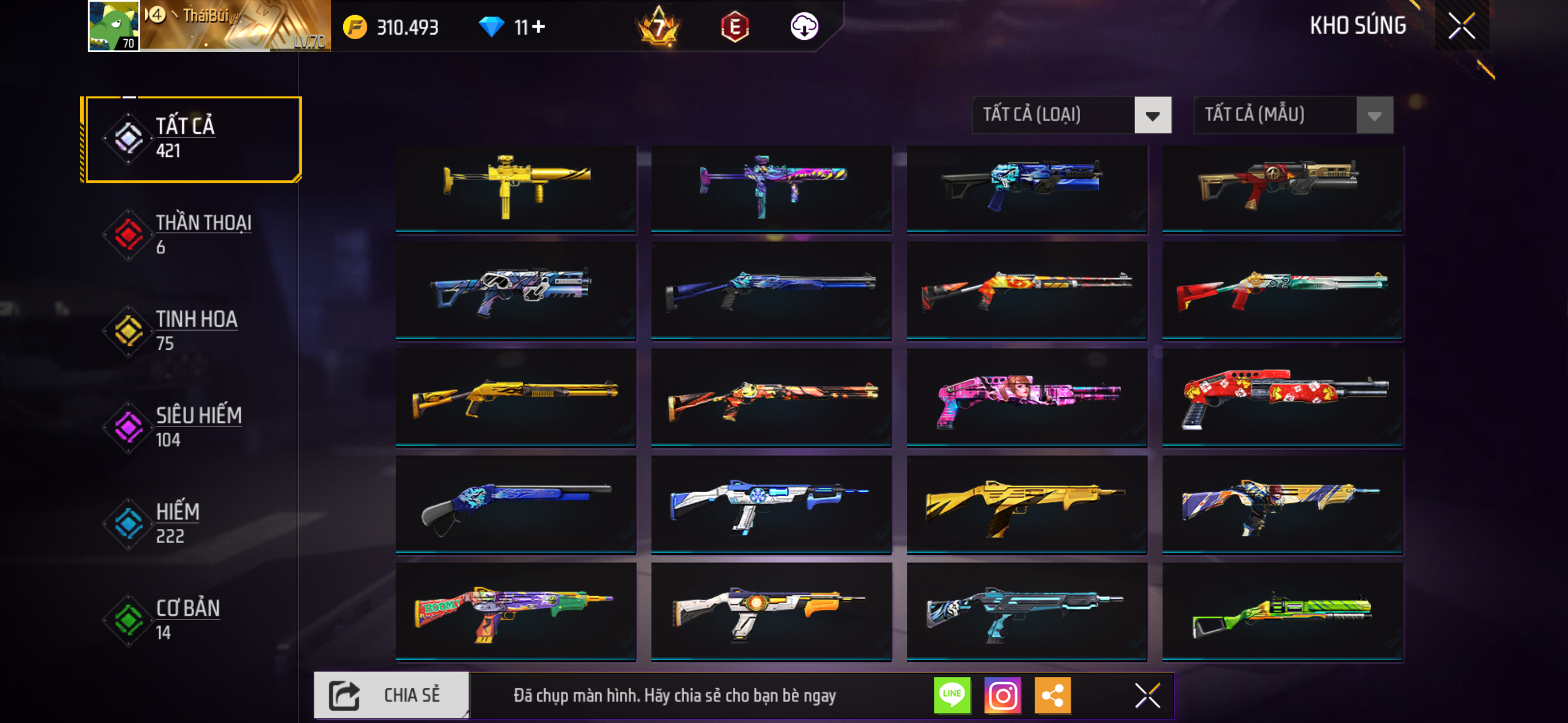Viewport: 1568px width, 723px height.
Task: Select the green striped launcher skin
Action: tap(1283, 611)
